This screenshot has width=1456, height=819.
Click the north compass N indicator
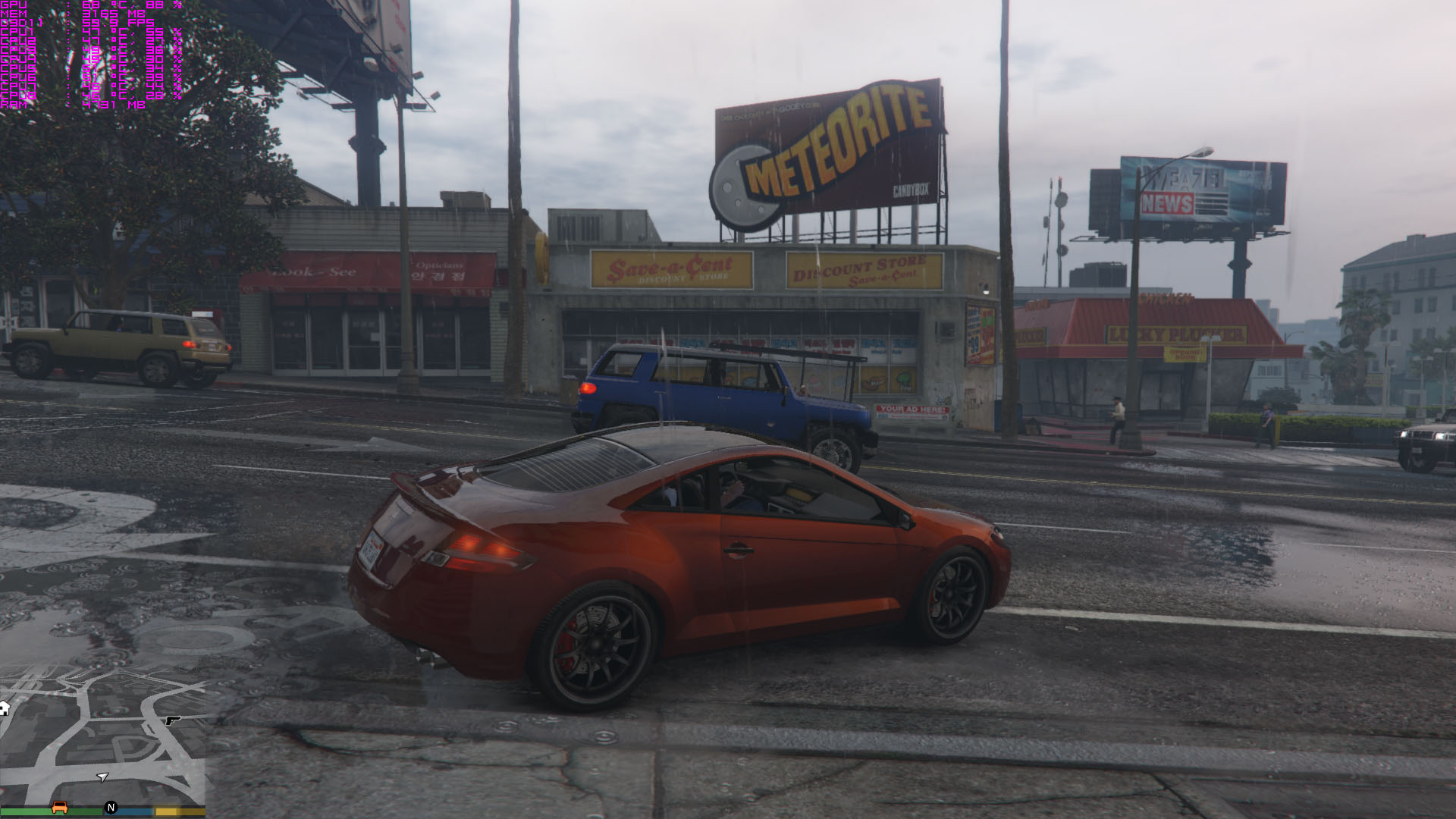click(x=111, y=808)
